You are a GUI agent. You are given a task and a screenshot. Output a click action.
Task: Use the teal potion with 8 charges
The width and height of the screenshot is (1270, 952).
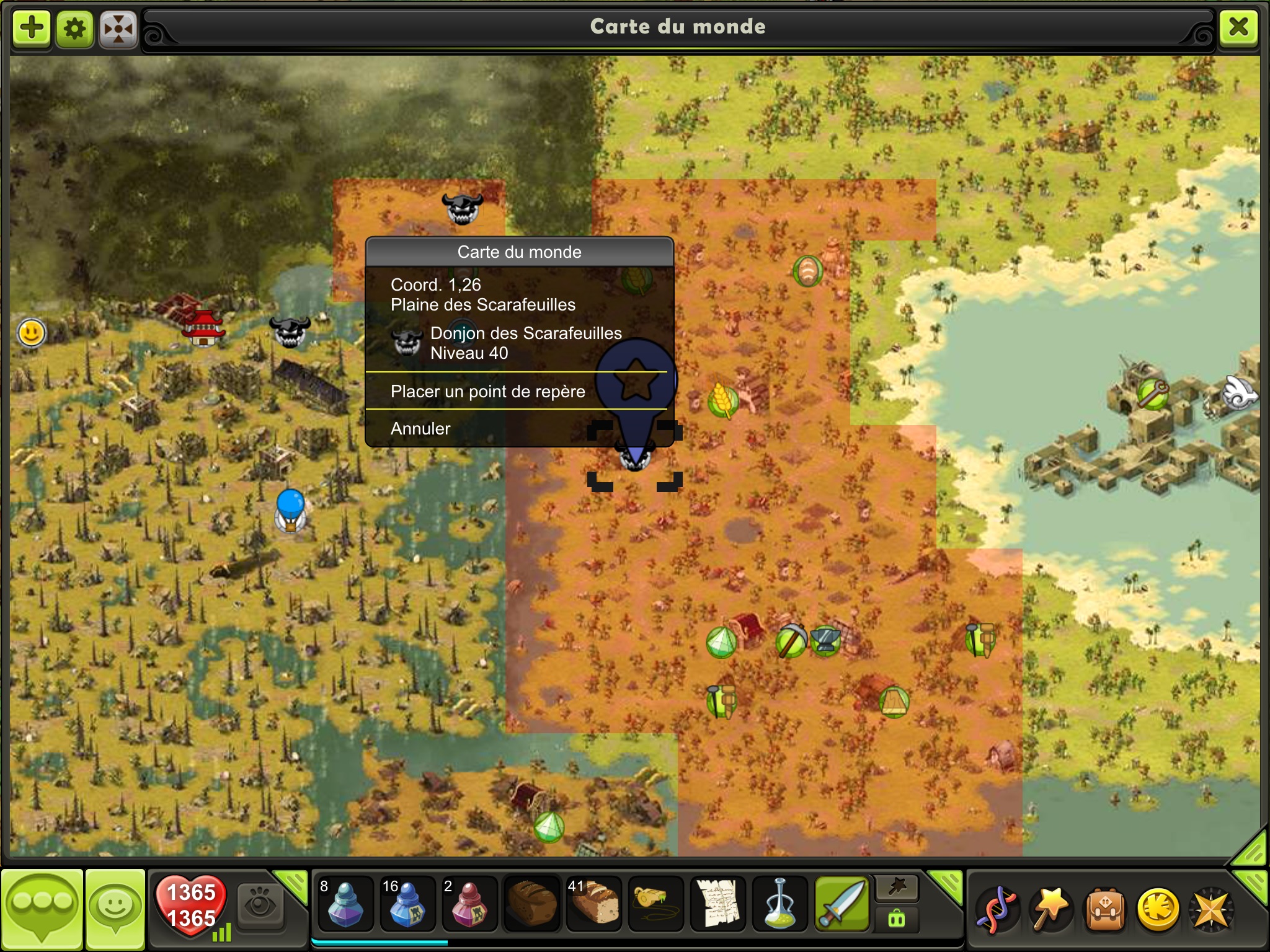pos(345,905)
